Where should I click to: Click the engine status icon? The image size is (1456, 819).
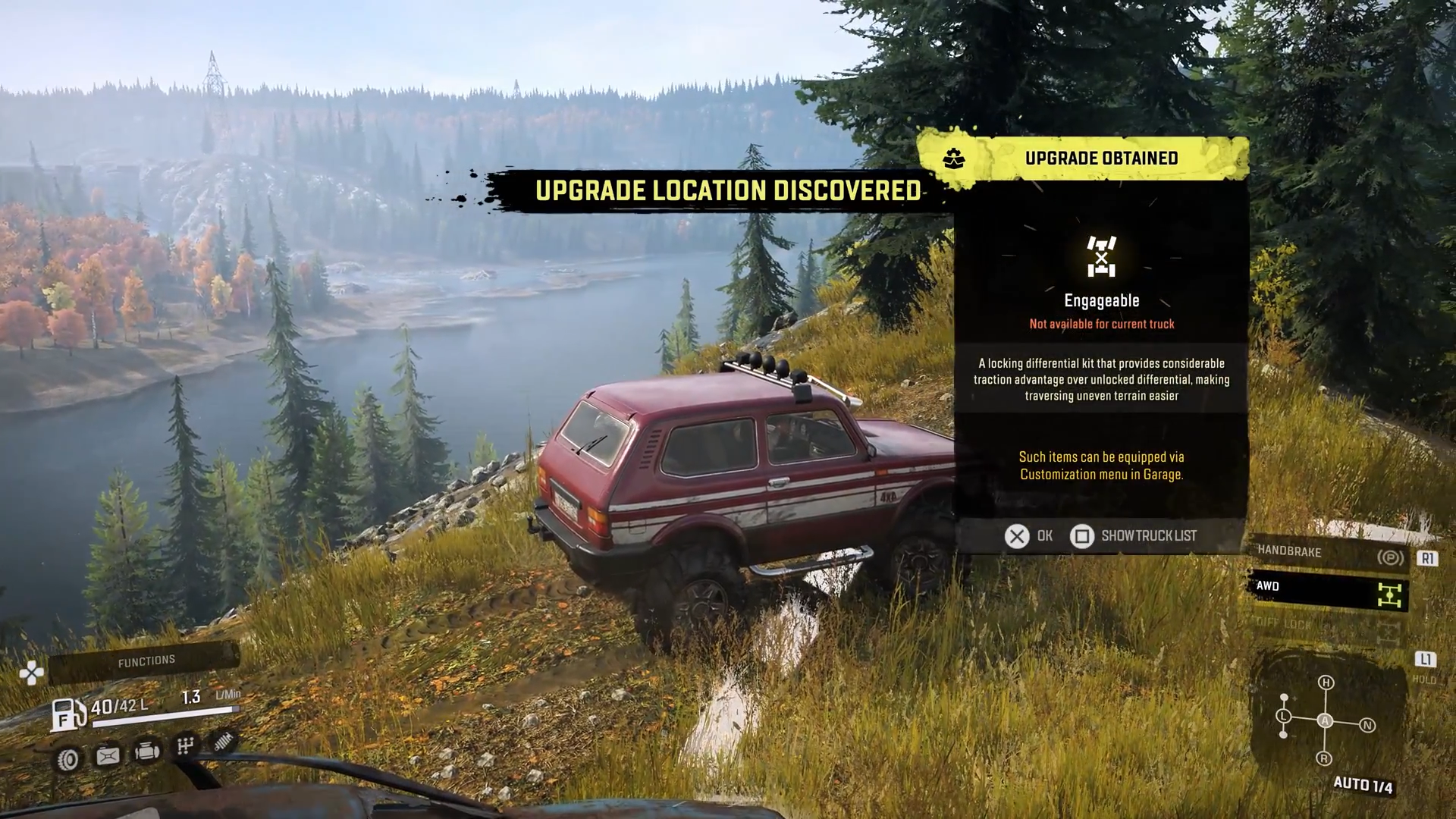coord(147,752)
